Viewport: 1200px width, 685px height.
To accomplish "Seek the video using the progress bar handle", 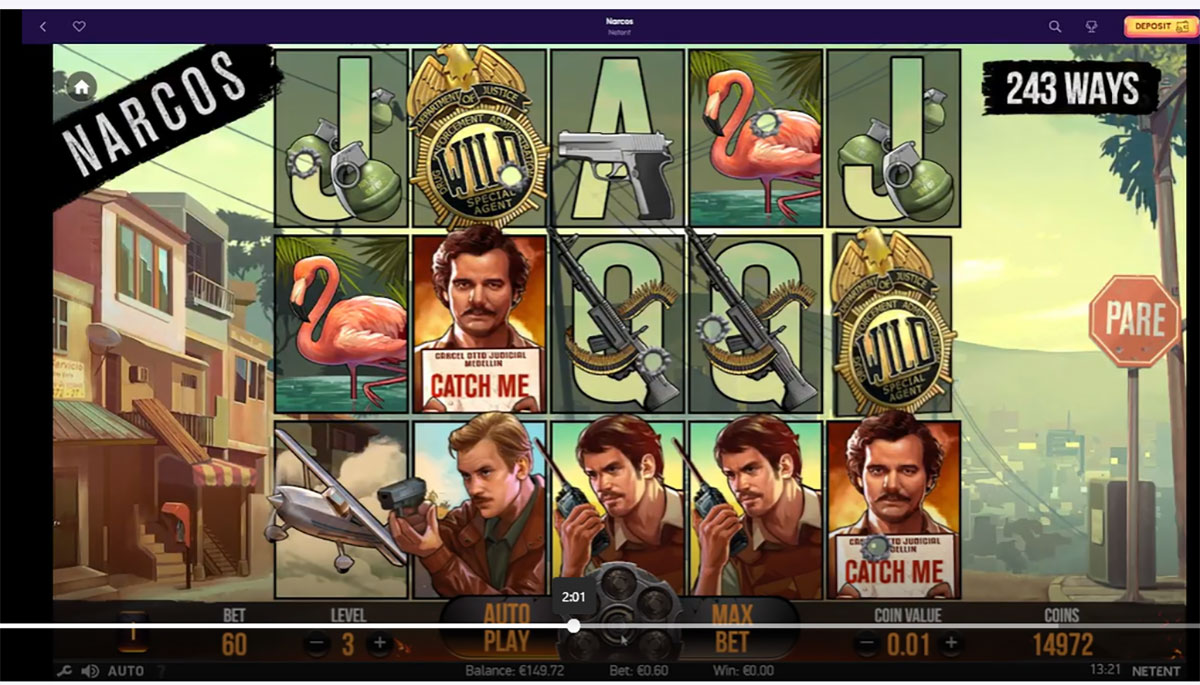I will coord(574,626).
